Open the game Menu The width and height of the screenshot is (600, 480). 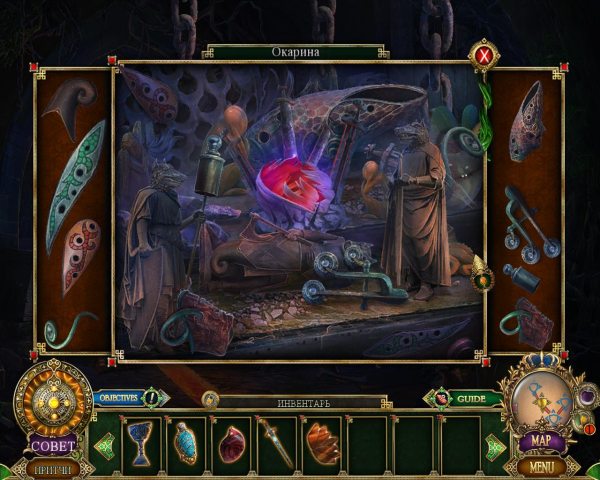click(541, 465)
